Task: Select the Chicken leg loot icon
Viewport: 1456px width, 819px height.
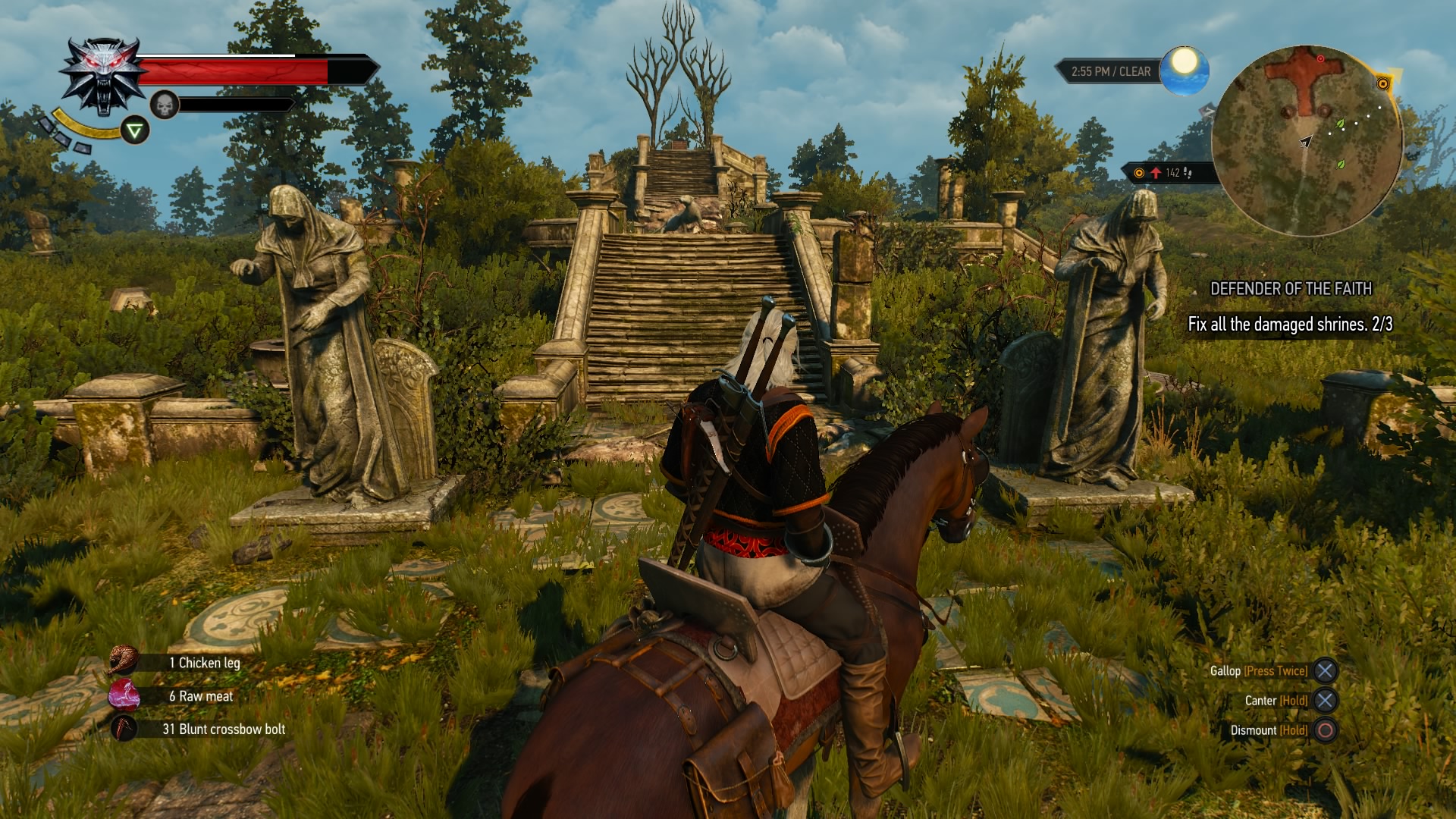Action: [123, 661]
